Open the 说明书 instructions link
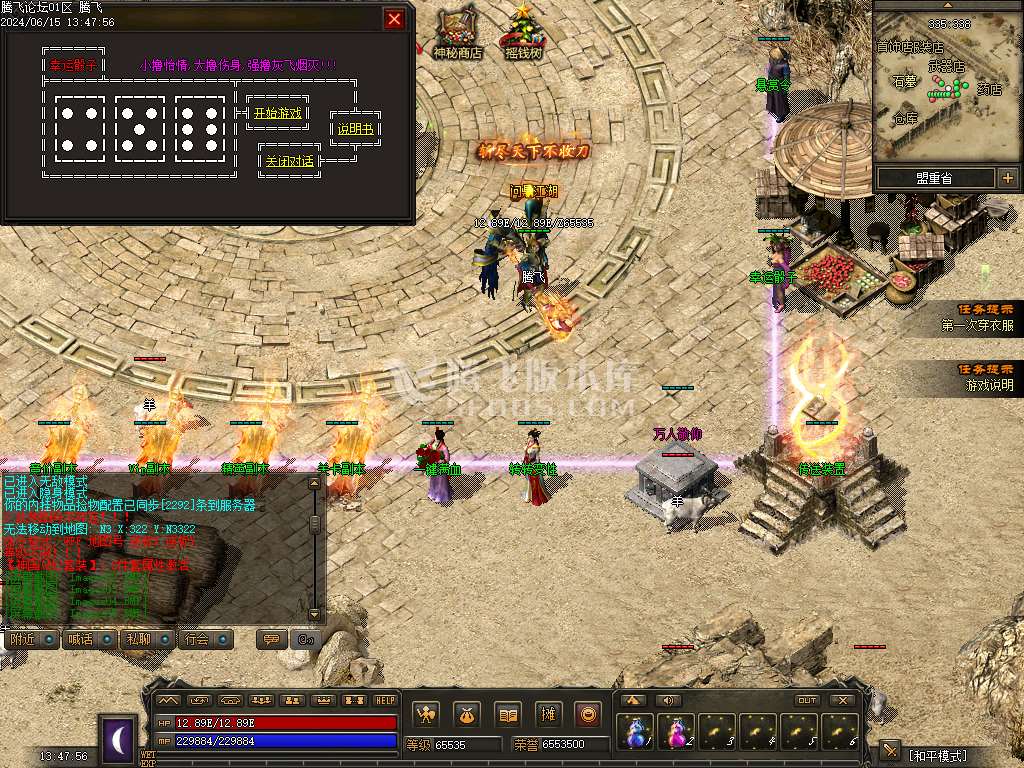This screenshot has width=1024, height=768. (x=354, y=129)
